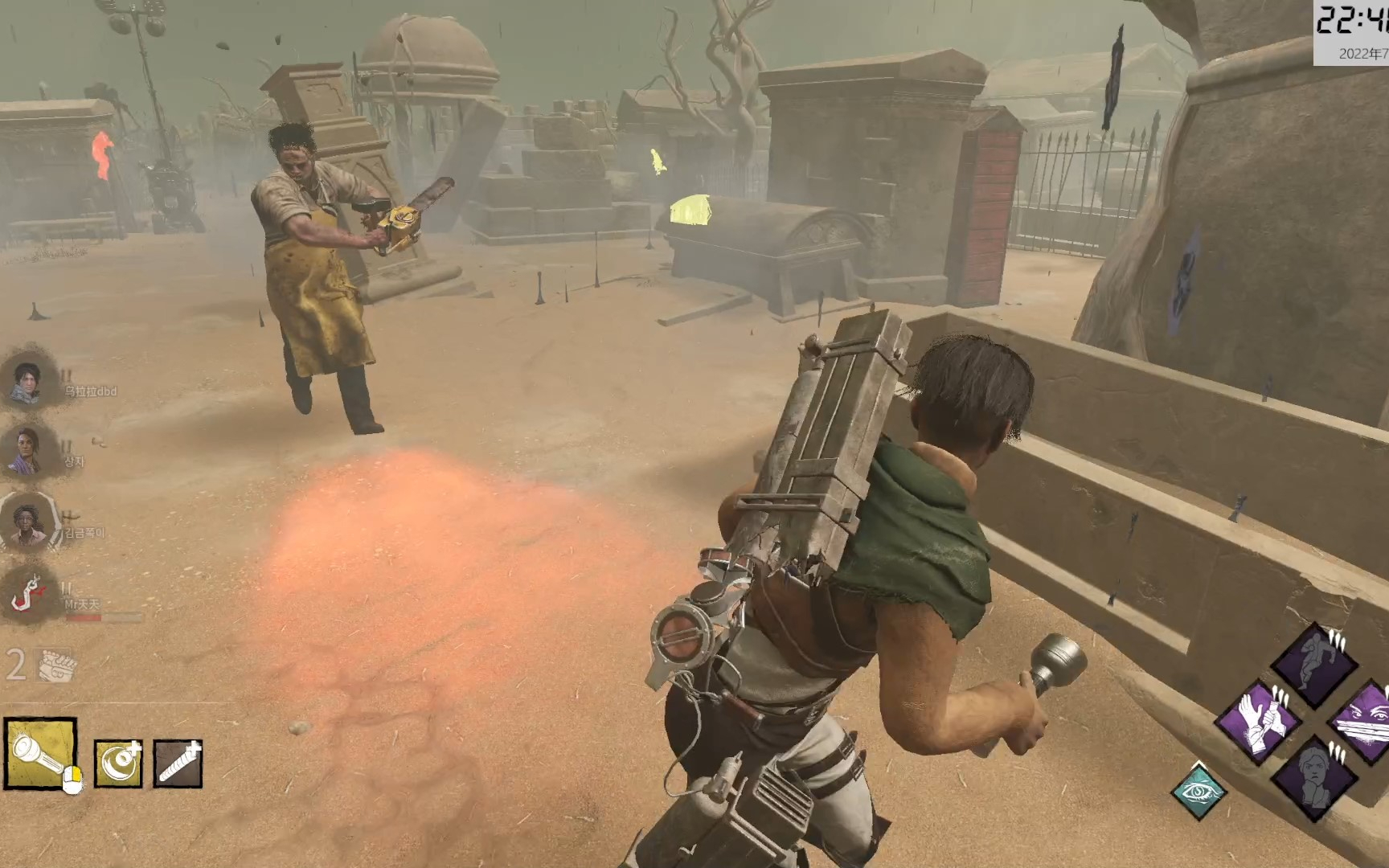This screenshot has height=868, width=1389.
Task: Click the battery add-on slot
Action: click(178, 763)
